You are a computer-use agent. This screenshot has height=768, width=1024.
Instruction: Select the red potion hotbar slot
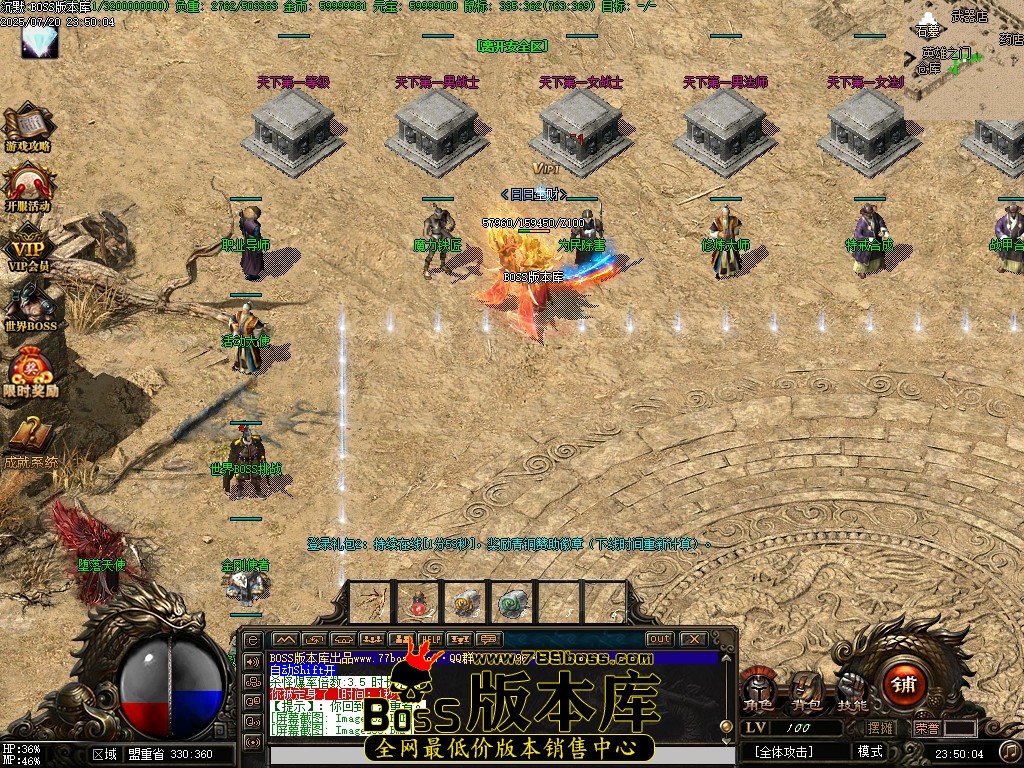click(x=418, y=603)
